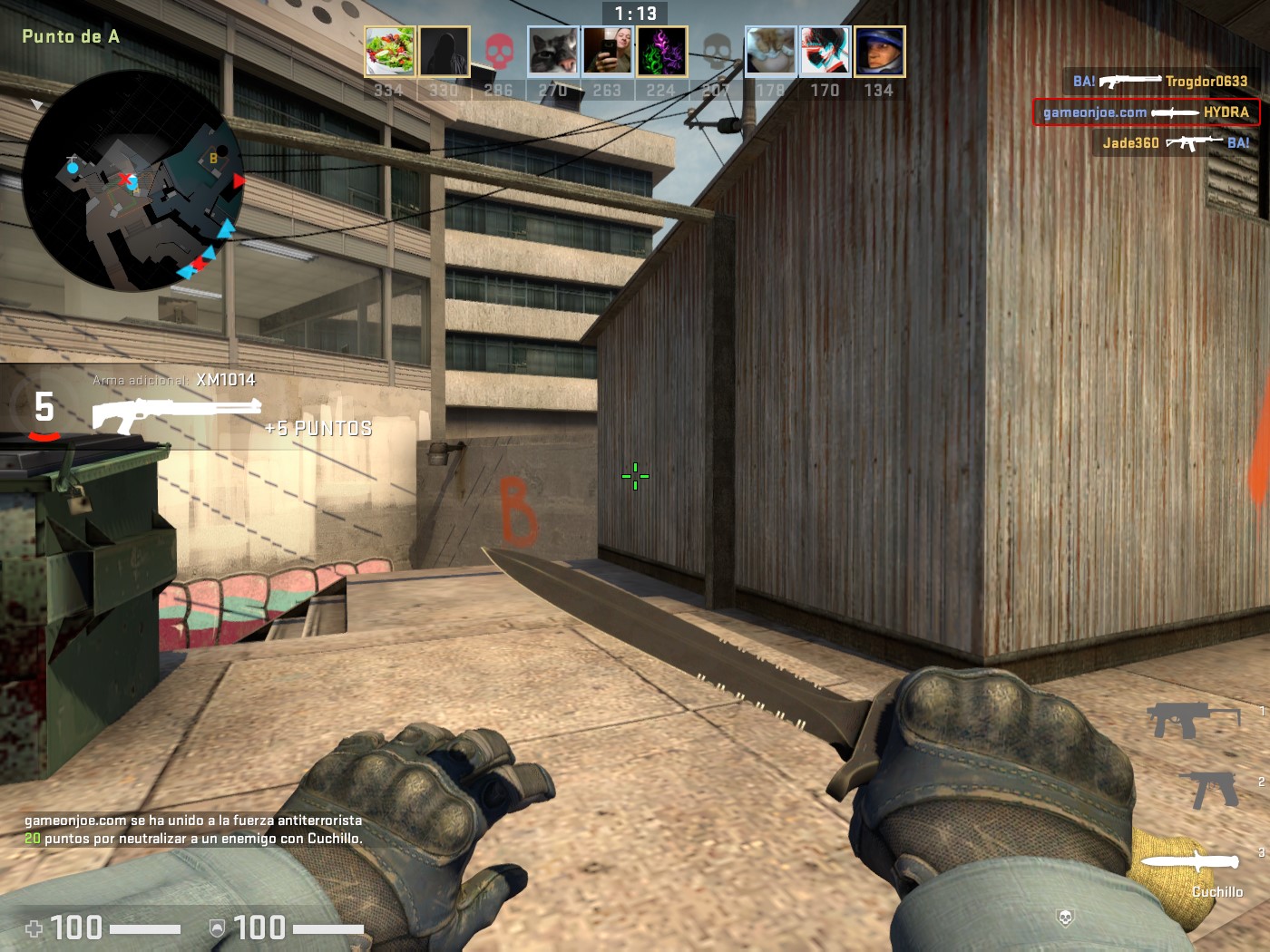The image size is (1270, 952).
Task: Choose the gray cat avatar player
Action: tap(553, 51)
